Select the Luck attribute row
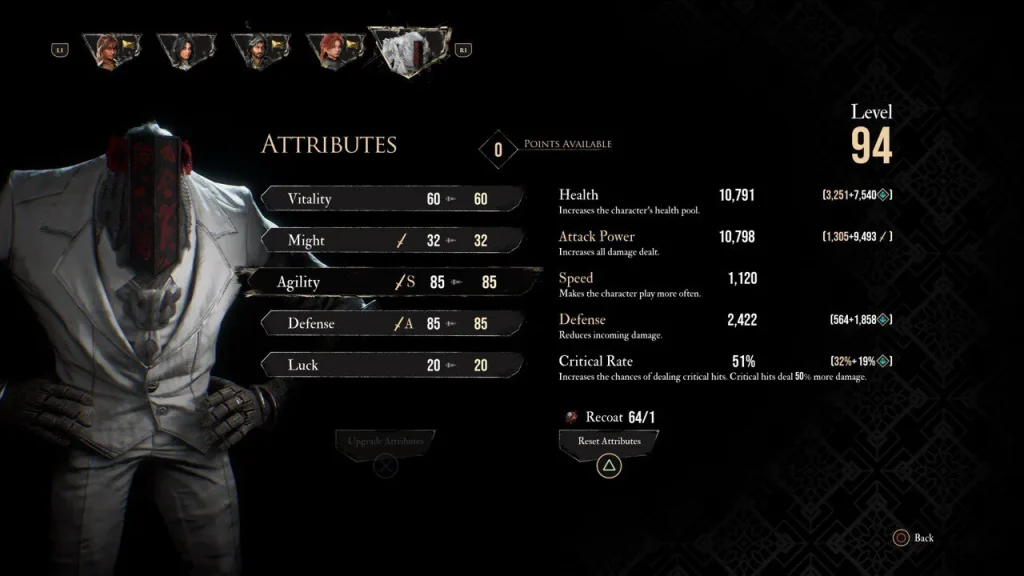 pos(392,365)
